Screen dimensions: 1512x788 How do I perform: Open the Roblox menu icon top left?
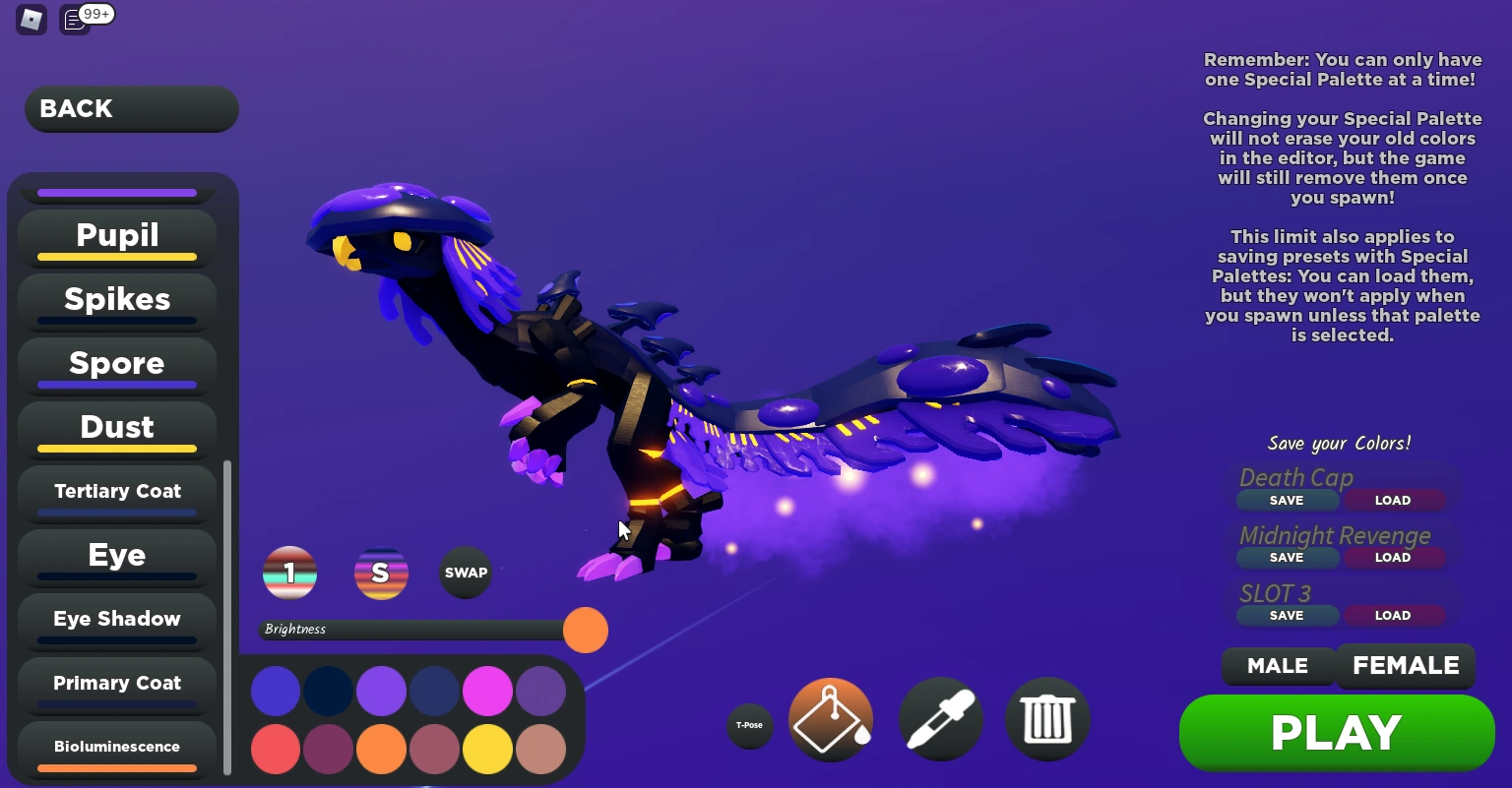point(31,19)
